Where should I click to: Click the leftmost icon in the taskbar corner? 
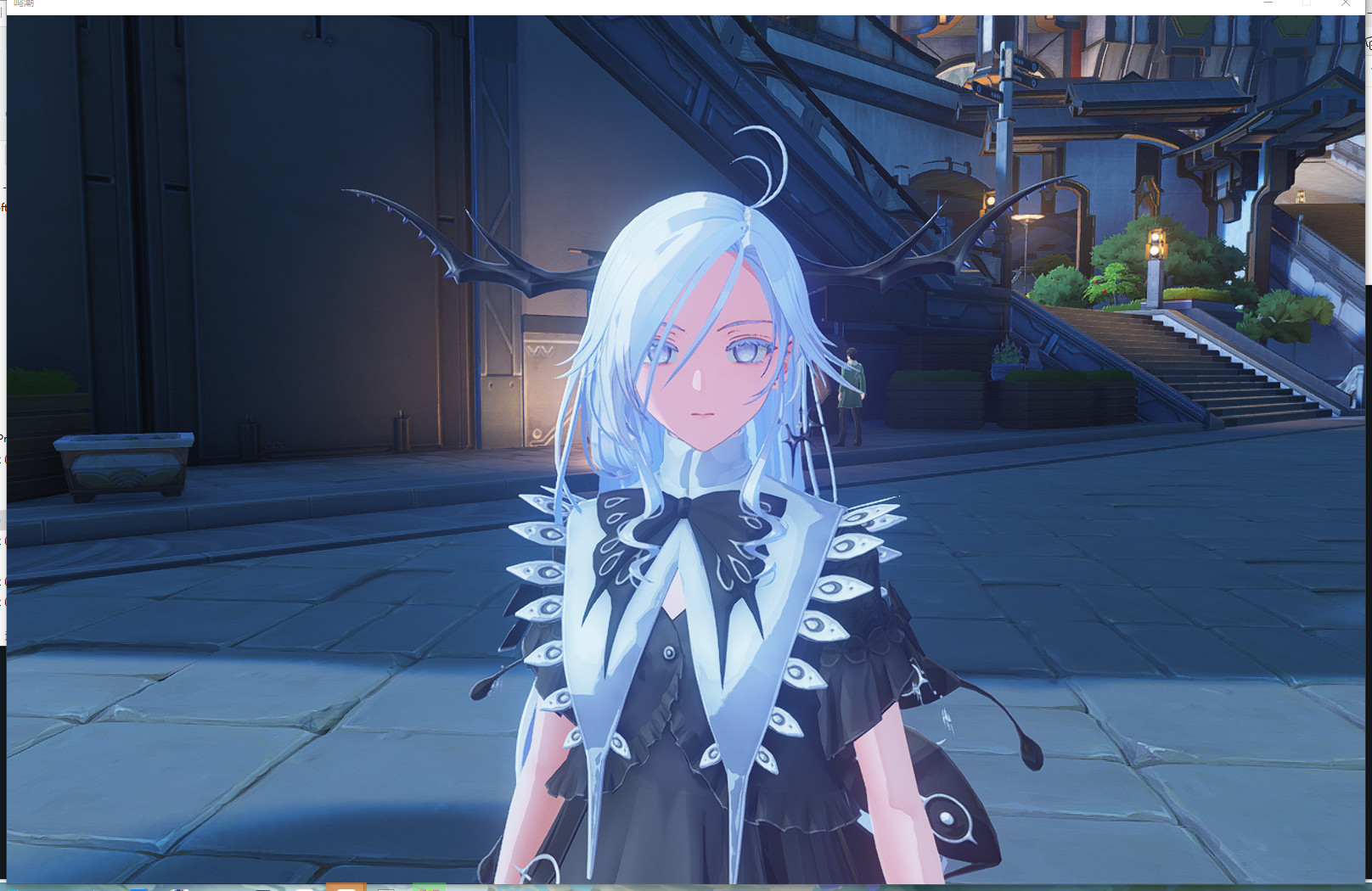12,888
